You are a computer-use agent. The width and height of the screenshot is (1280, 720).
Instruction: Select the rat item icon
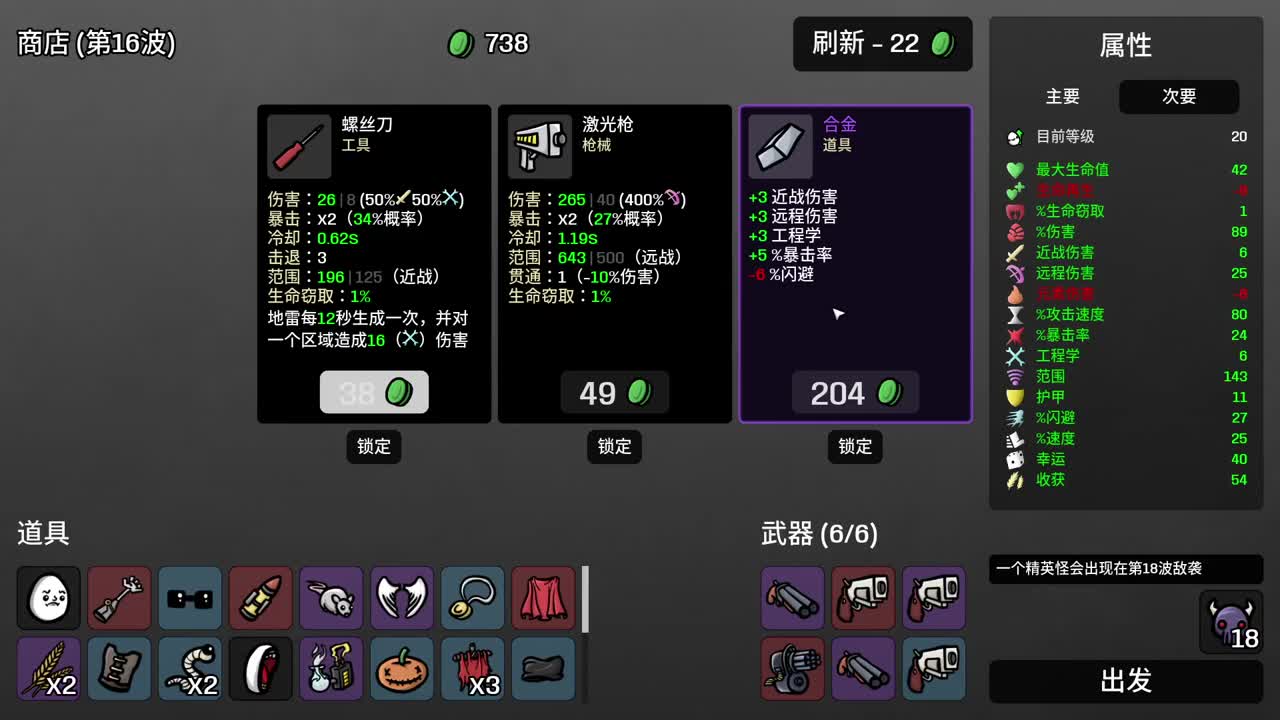(x=331, y=598)
